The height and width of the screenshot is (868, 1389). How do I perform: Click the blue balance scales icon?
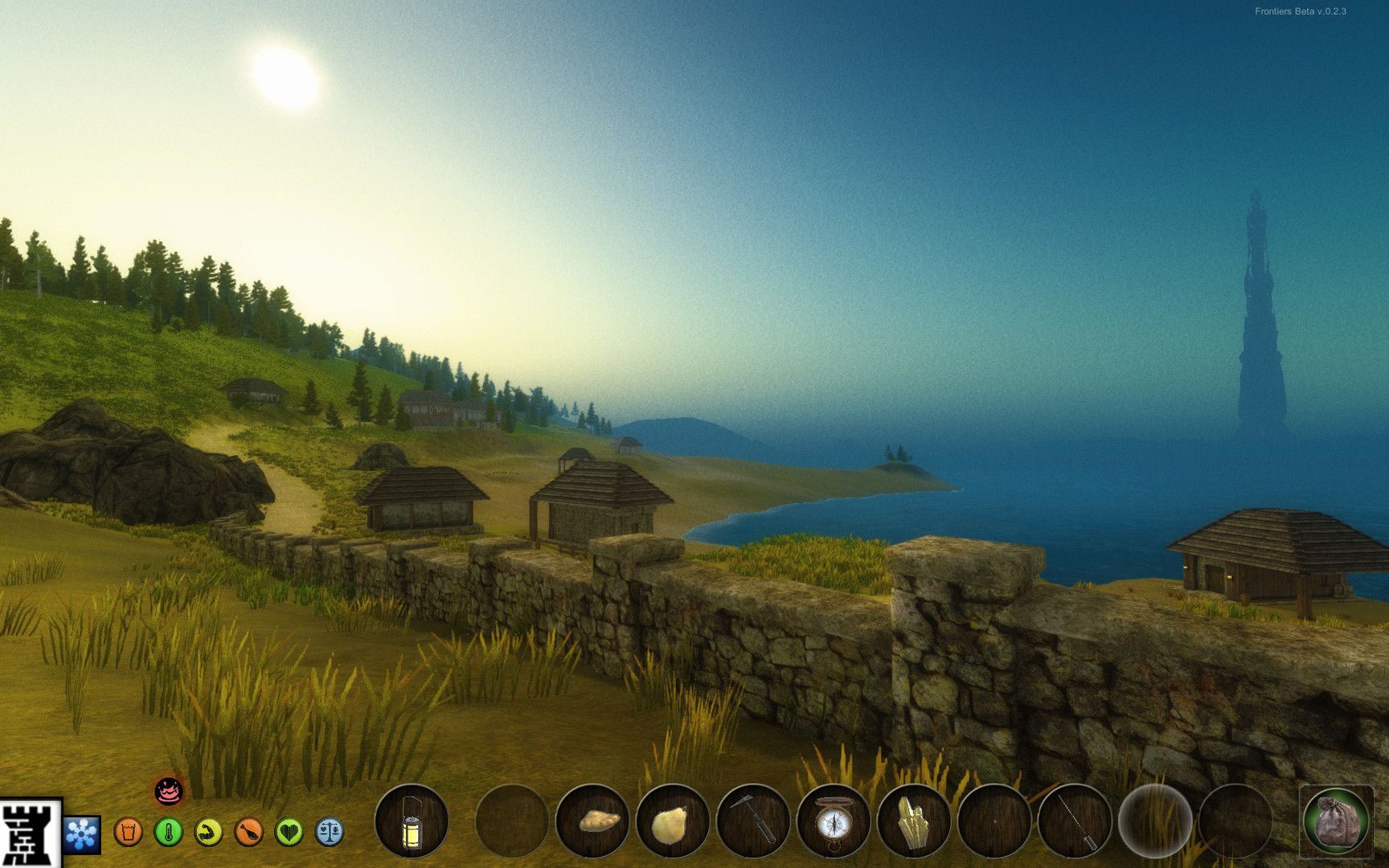click(x=330, y=832)
